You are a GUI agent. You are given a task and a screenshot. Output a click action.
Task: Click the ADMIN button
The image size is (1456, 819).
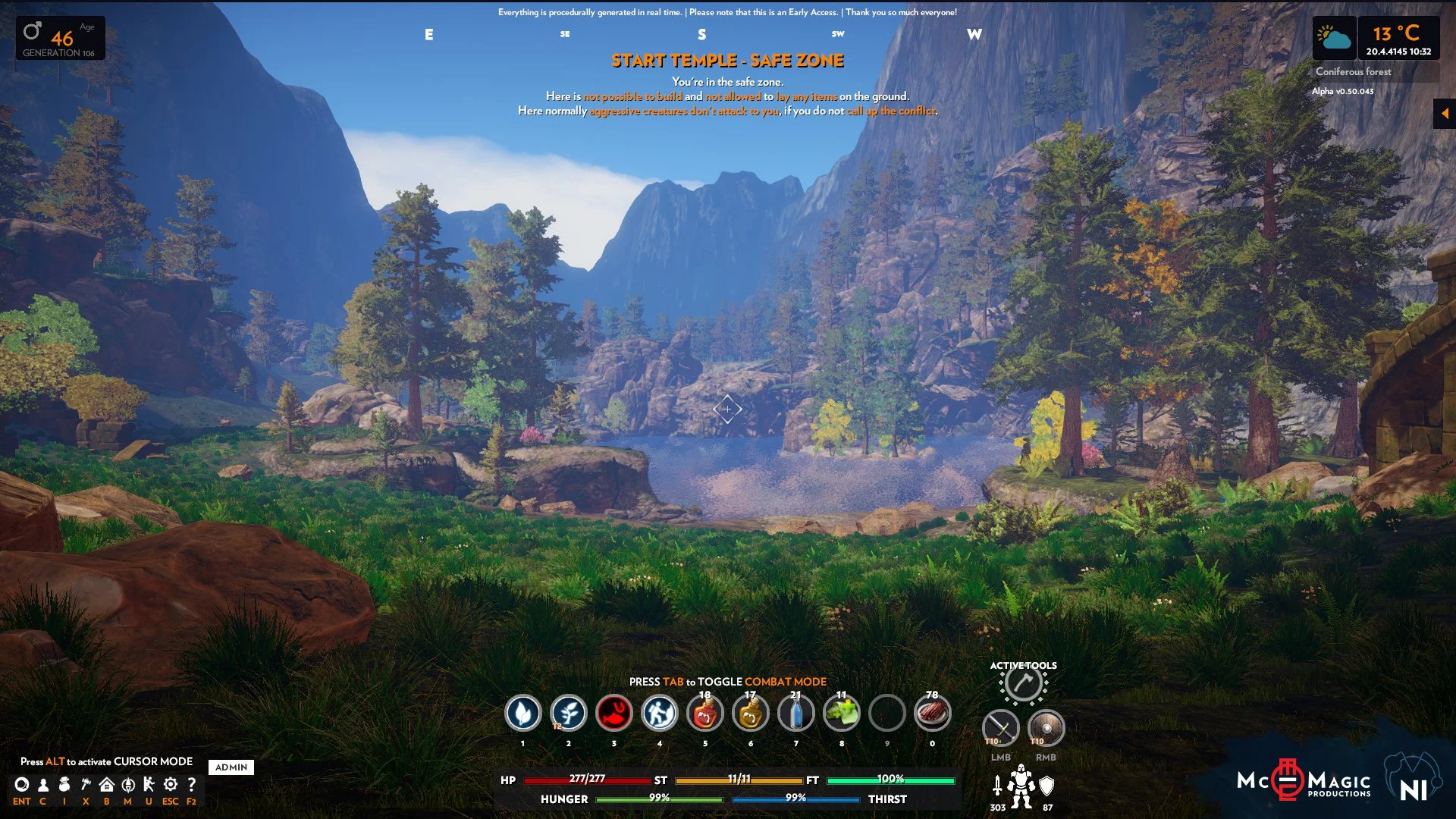click(x=231, y=767)
